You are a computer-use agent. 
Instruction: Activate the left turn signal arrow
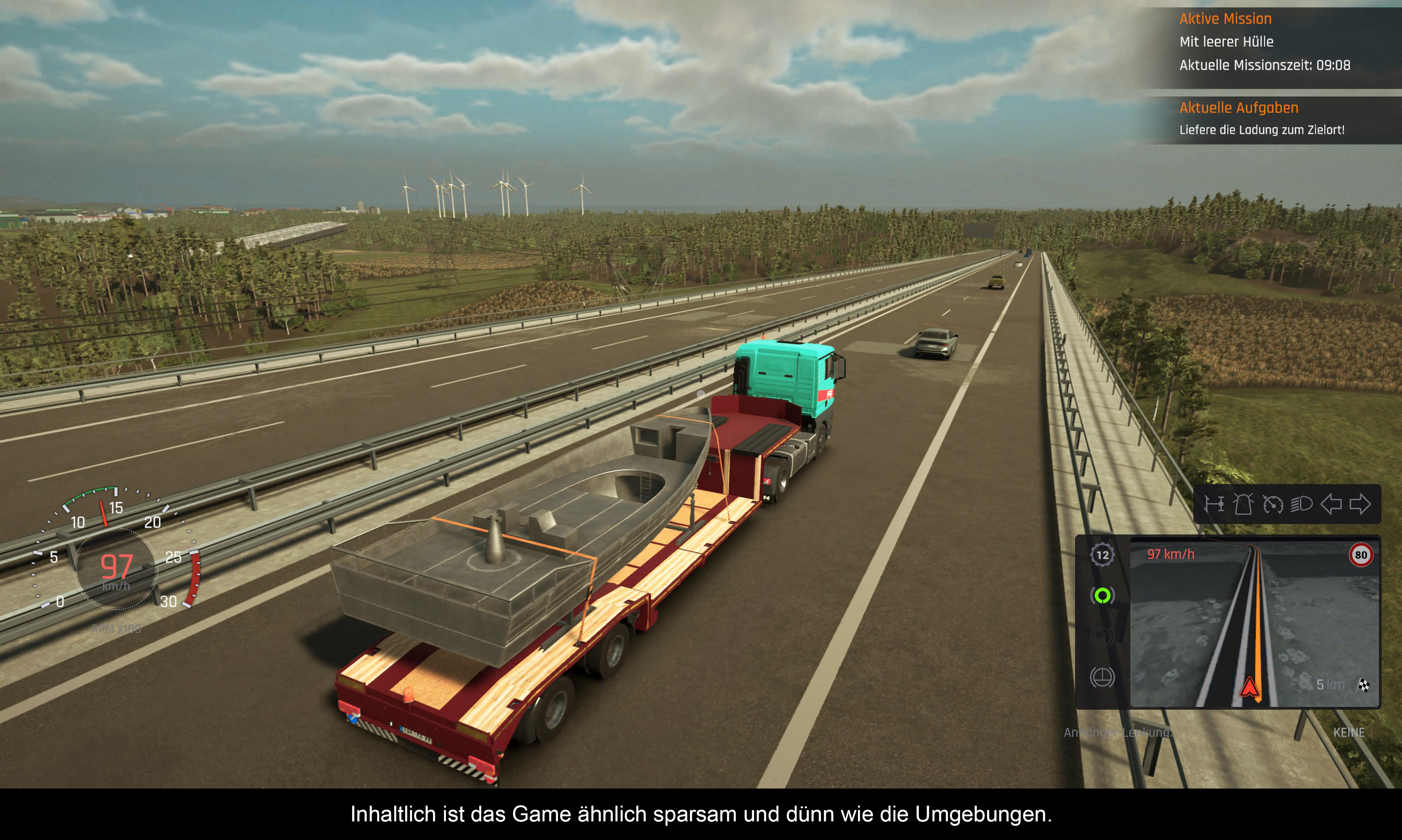pyautogui.click(x=1331, y=504)
